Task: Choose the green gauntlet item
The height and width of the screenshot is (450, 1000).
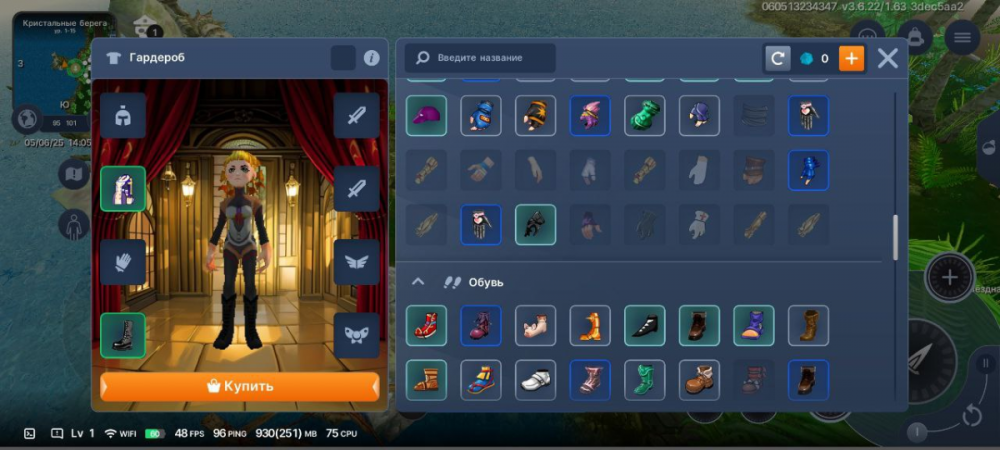Action: 645,115
